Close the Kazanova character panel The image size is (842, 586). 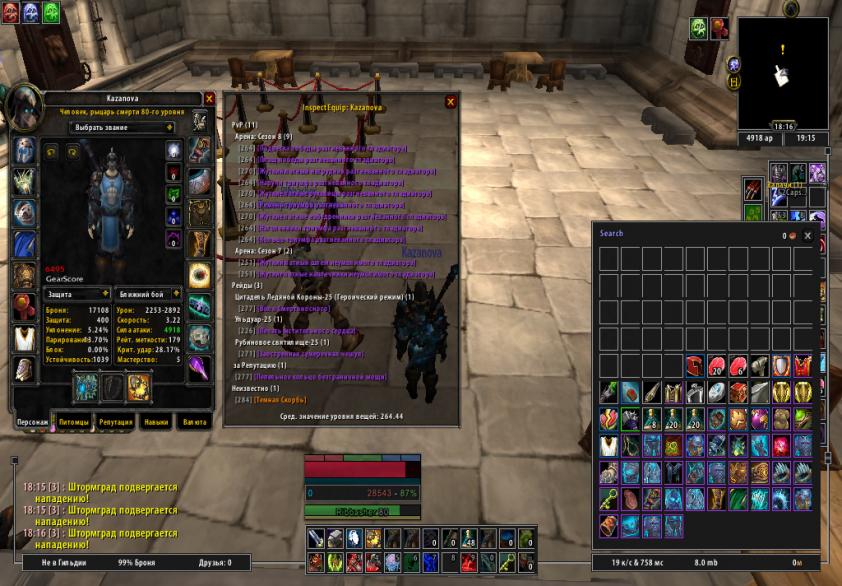pos(209,99)
